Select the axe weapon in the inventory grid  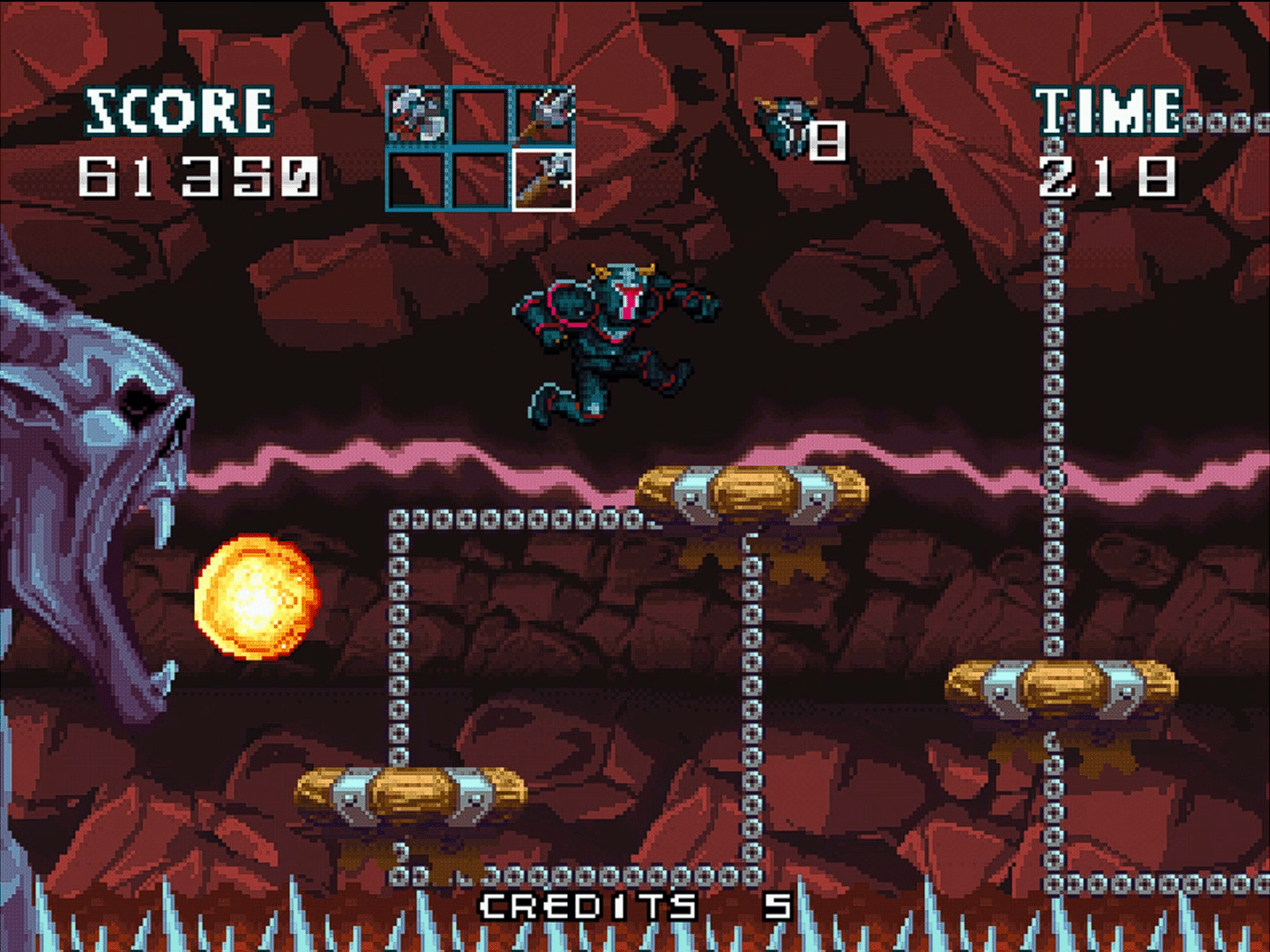coord(545,182)
